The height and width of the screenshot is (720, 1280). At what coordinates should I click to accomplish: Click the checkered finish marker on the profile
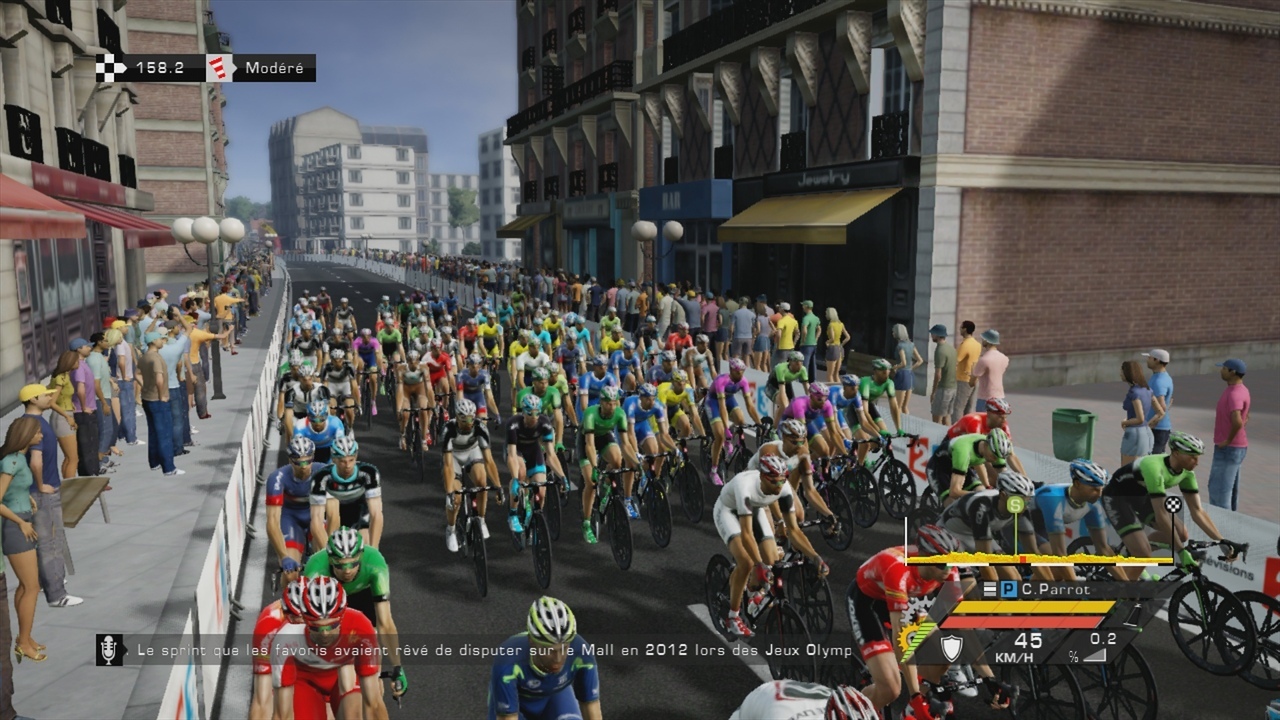pos(1172,504)
